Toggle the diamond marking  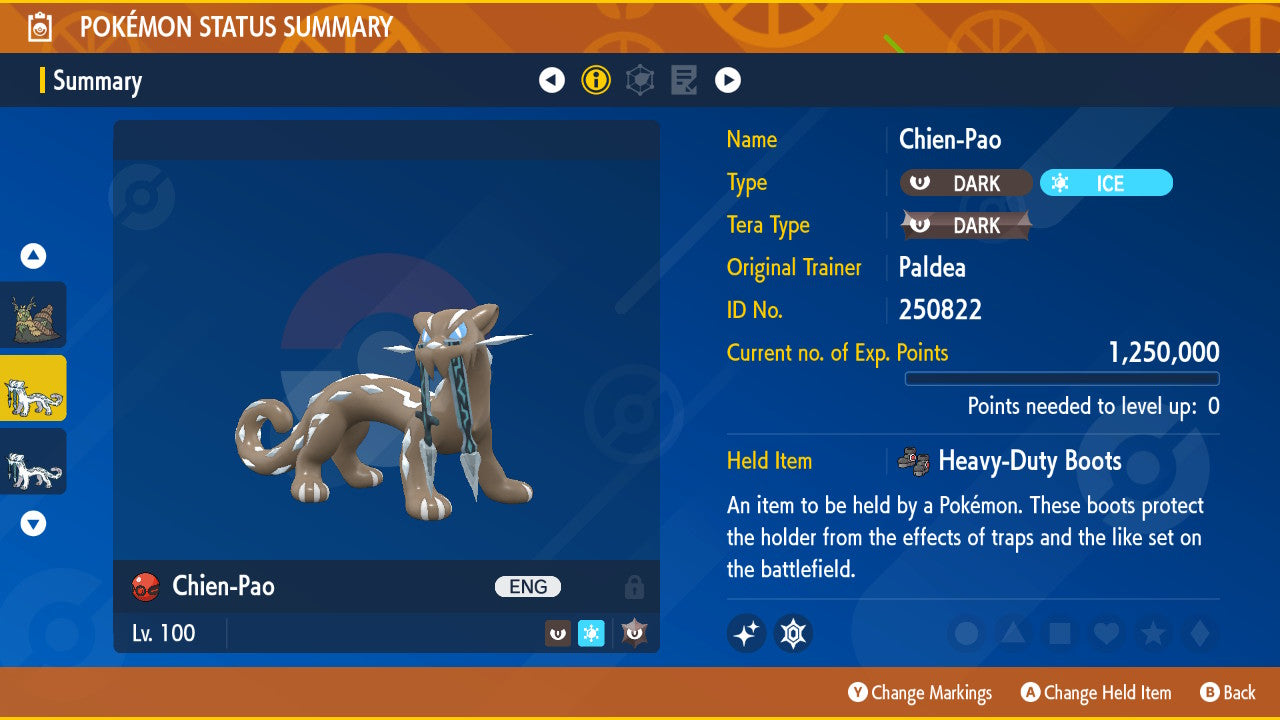click(x=1197, y=633)
